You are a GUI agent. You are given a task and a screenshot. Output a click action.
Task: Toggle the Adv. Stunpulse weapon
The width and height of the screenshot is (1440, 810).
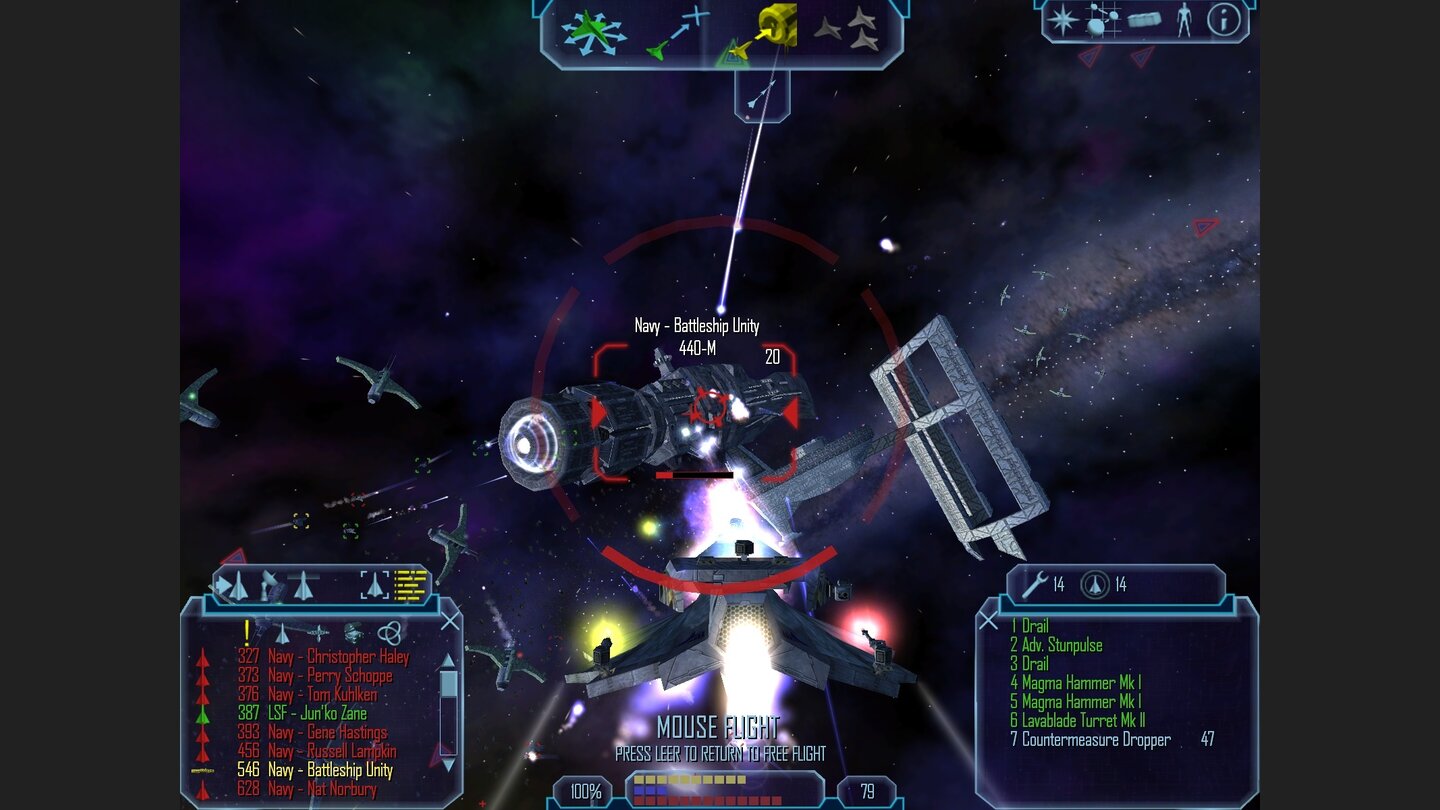(x=1061, y=645)
